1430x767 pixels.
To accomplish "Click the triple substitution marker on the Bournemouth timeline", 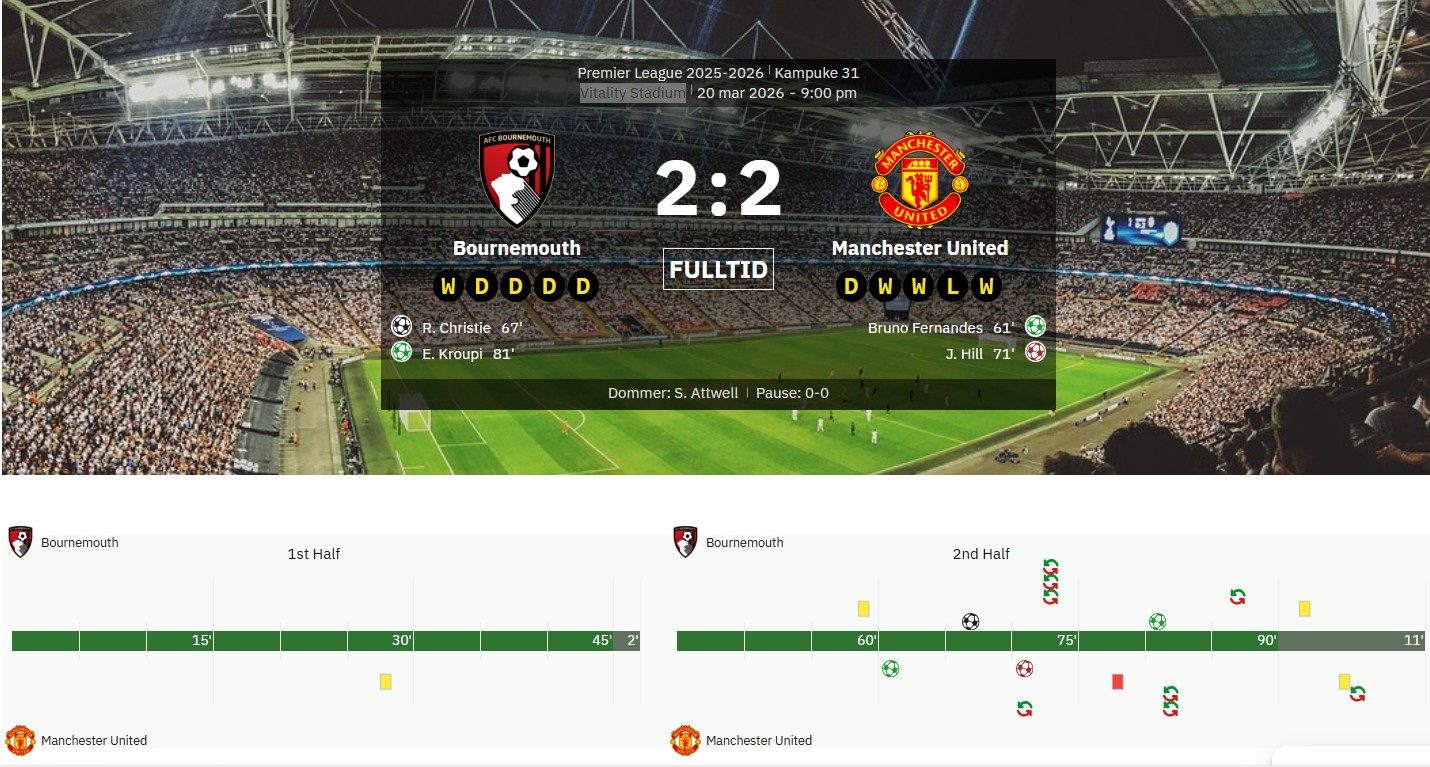I will tap(1050, 582).
